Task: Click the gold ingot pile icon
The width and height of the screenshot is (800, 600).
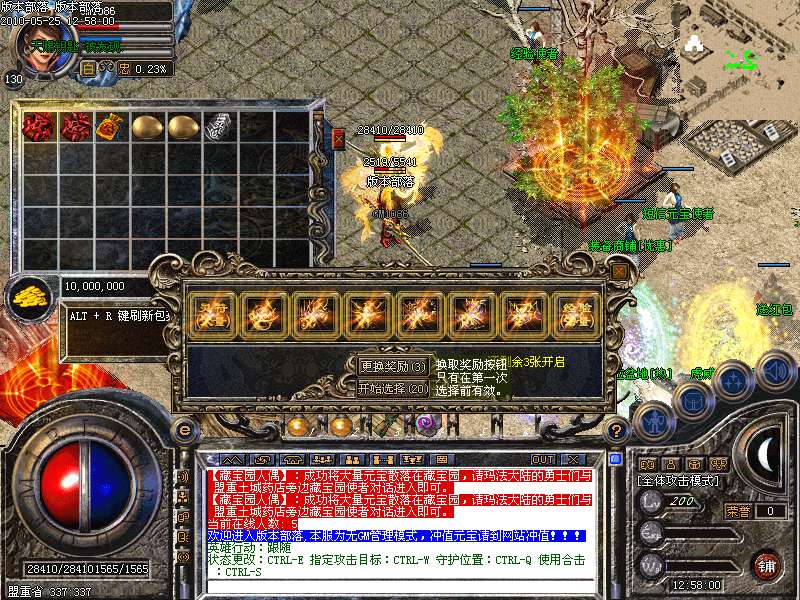Action: point(29,294)
